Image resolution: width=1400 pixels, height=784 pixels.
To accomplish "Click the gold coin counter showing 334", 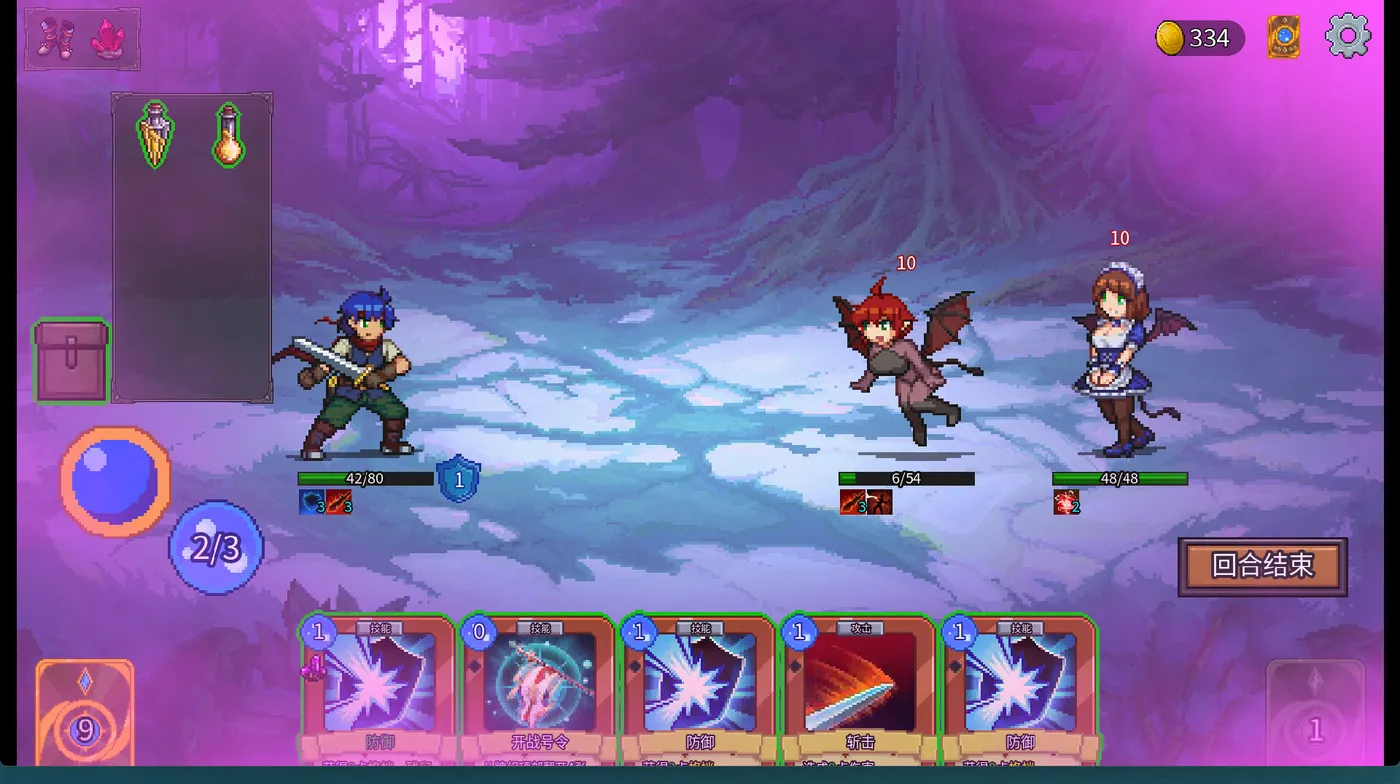I will [x=1198, y=38].
